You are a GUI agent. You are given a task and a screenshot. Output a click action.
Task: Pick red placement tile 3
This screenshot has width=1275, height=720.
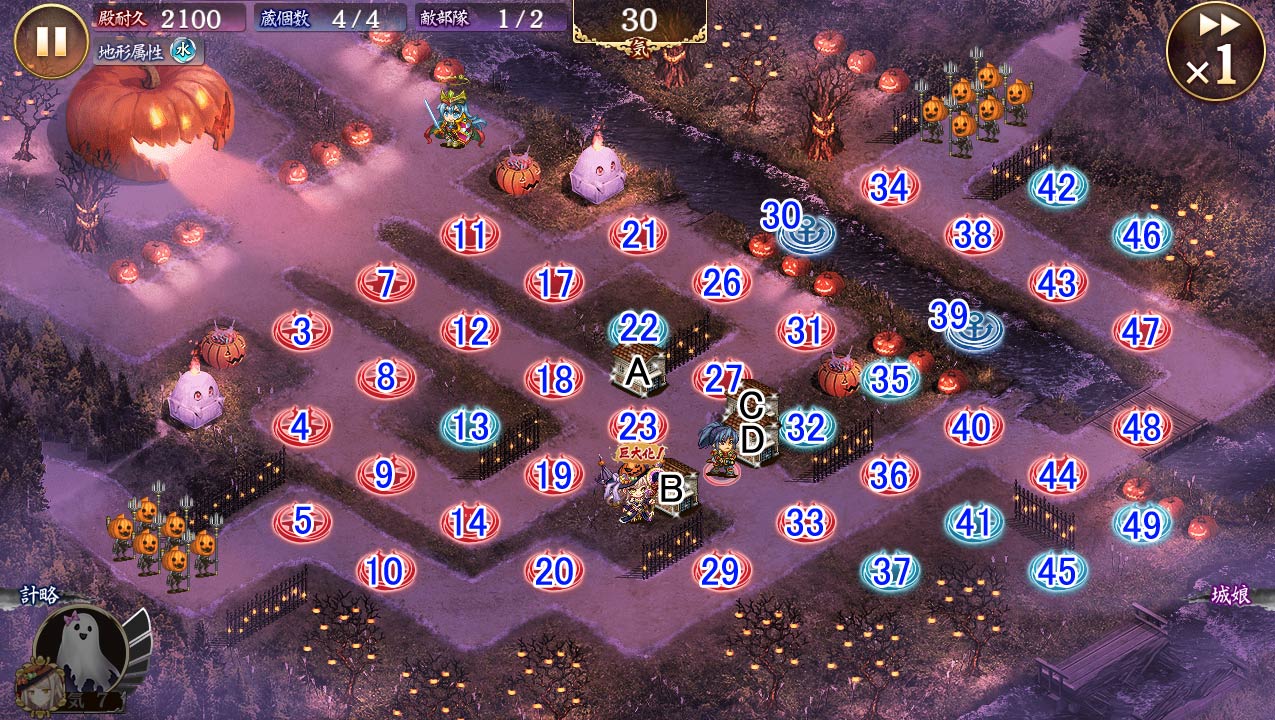(301, 330)
